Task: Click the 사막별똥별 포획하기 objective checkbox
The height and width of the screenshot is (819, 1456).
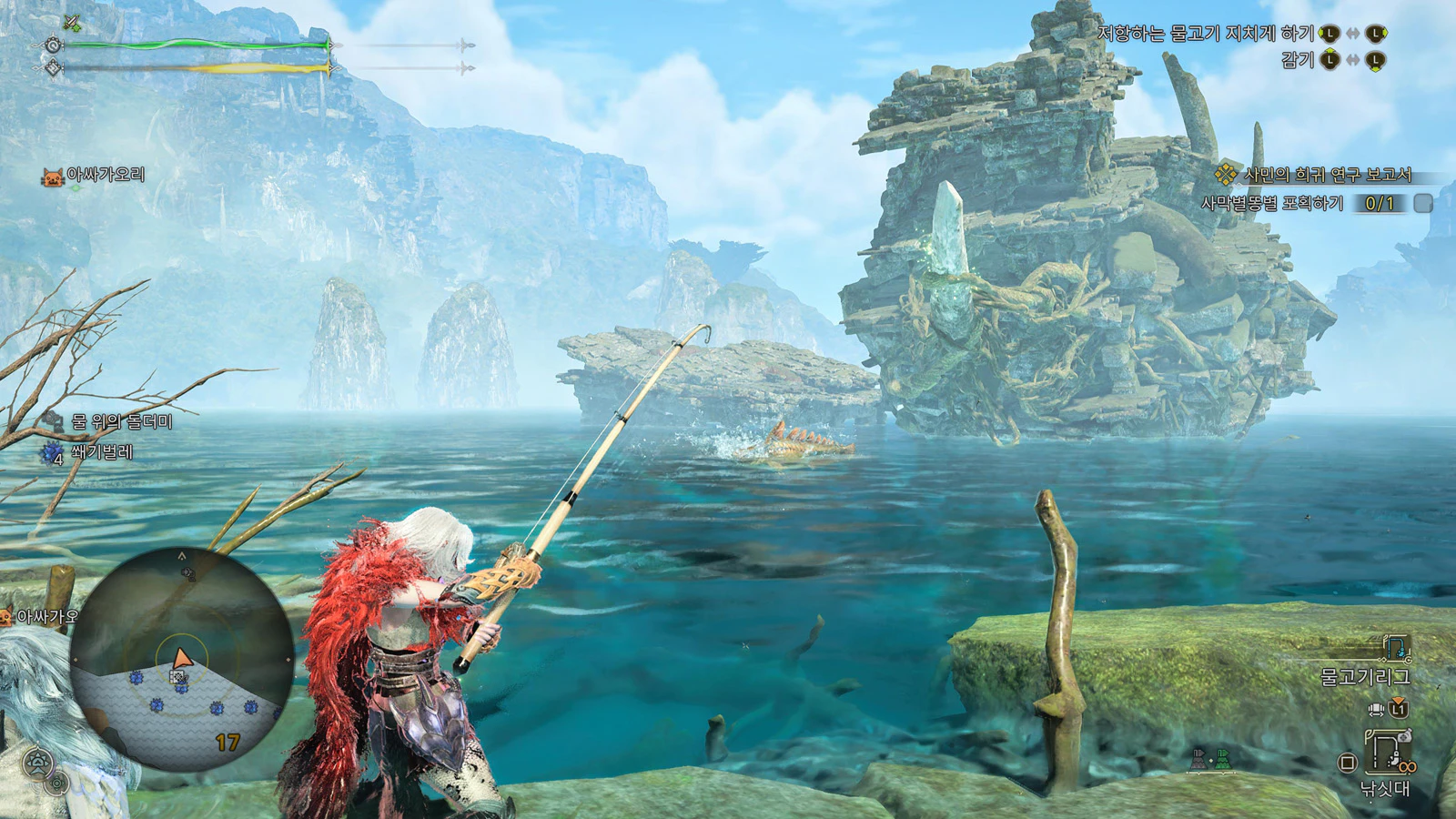Action: [1423, 204]
